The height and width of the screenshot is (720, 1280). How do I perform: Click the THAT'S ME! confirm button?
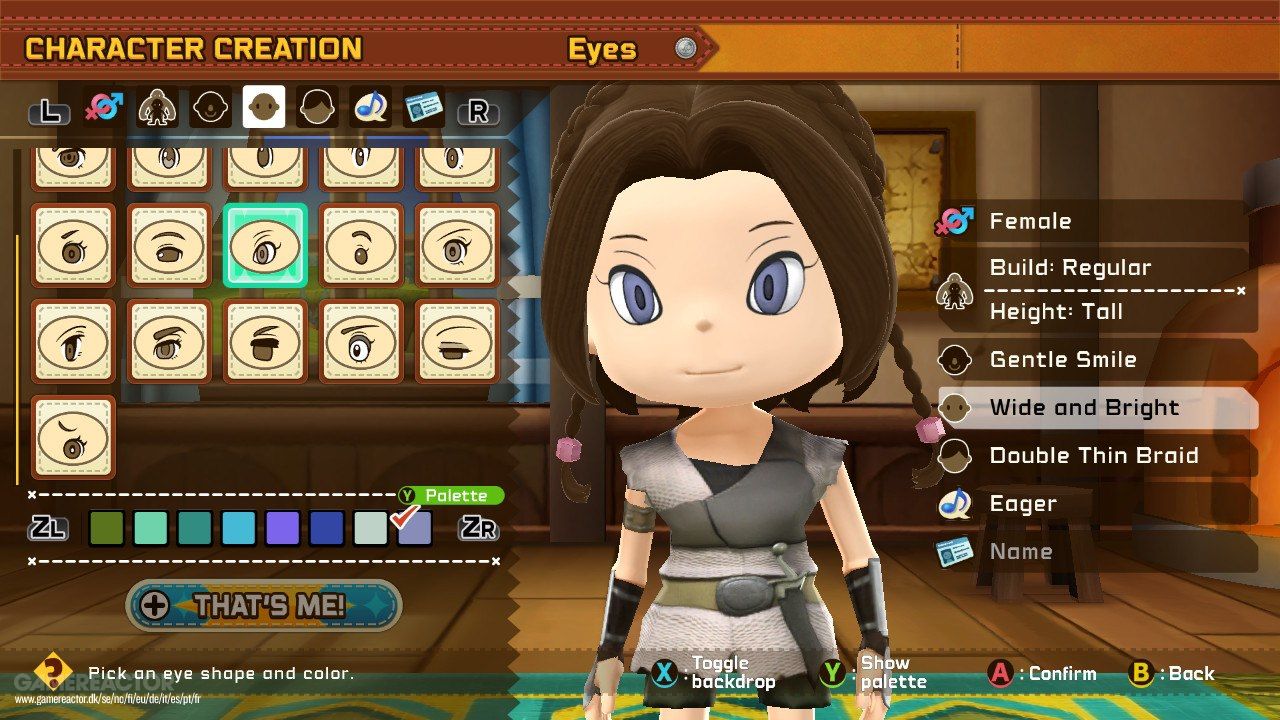[264, 605]
